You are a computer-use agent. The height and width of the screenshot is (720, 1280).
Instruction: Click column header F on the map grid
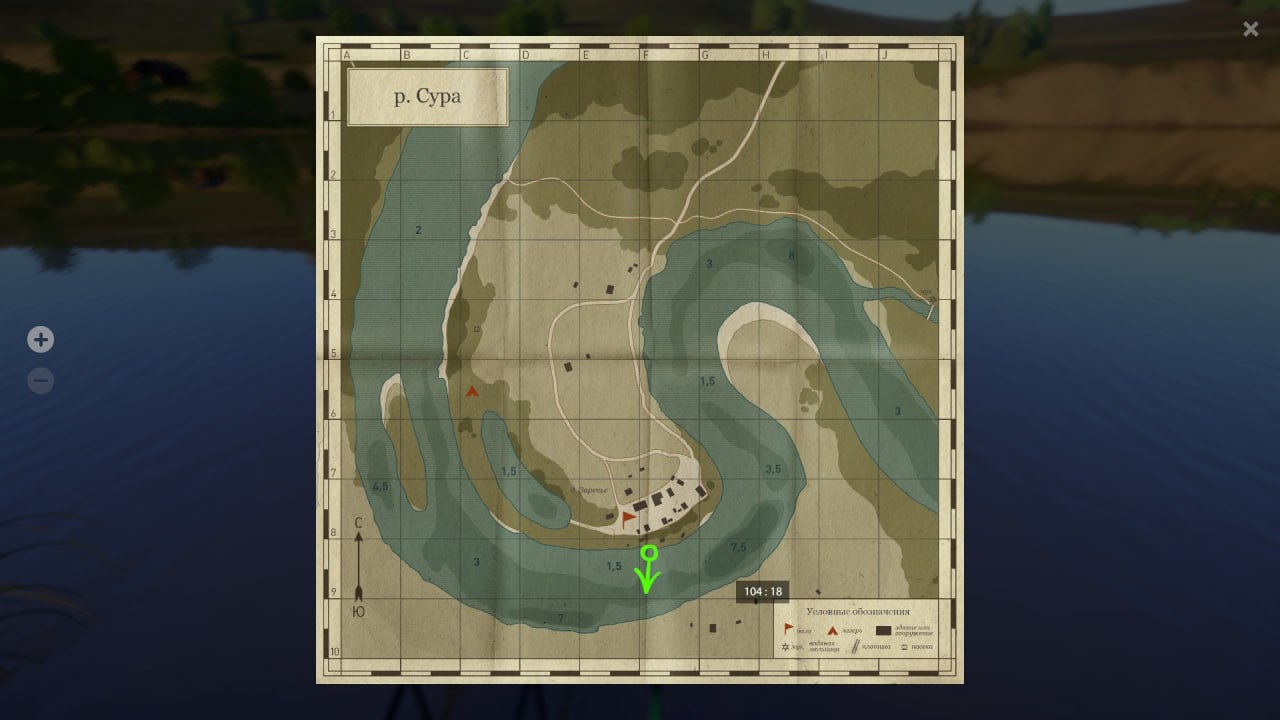point(646,53)
